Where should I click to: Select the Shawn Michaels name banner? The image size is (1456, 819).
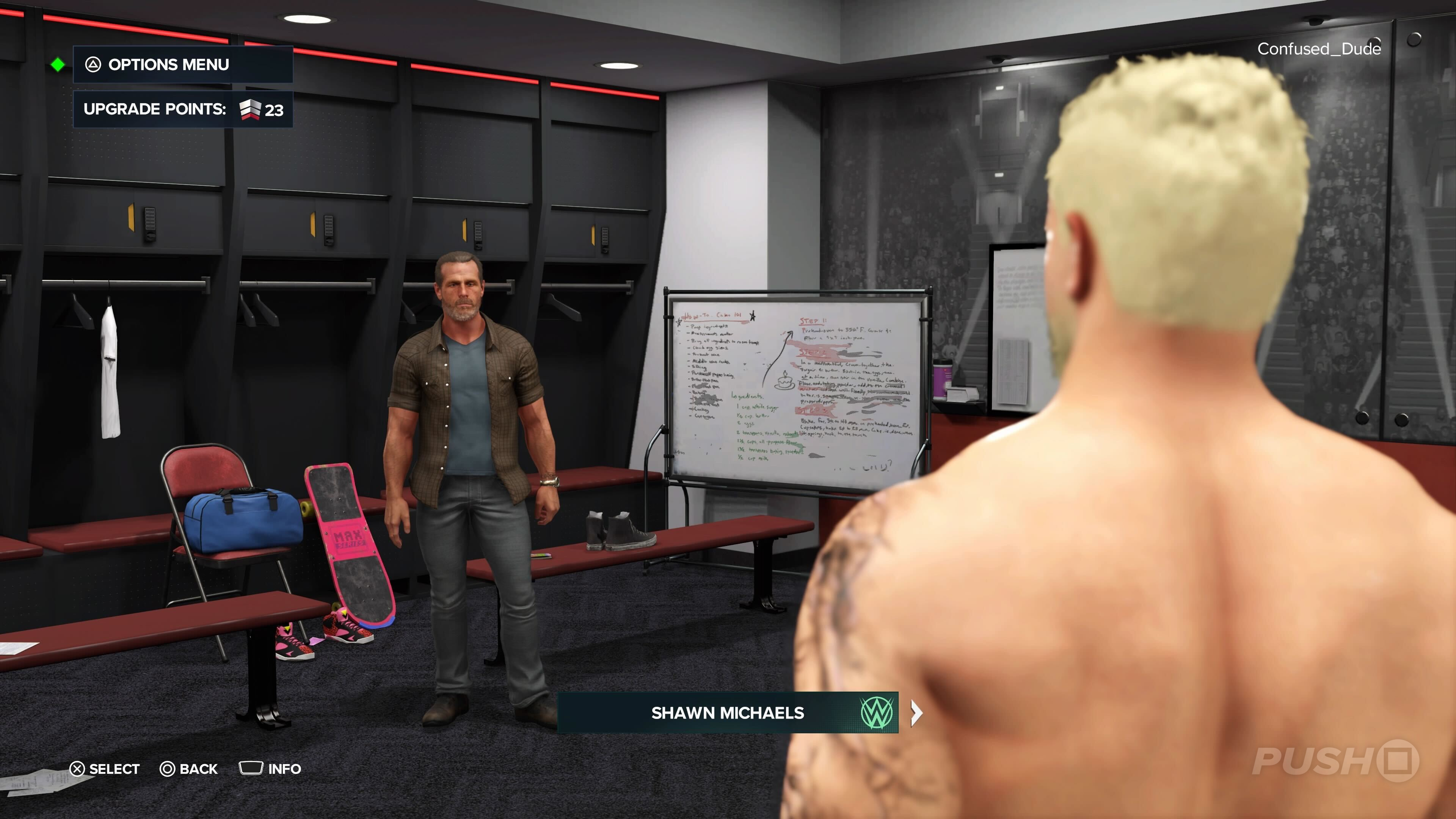(x=727, y=713)
